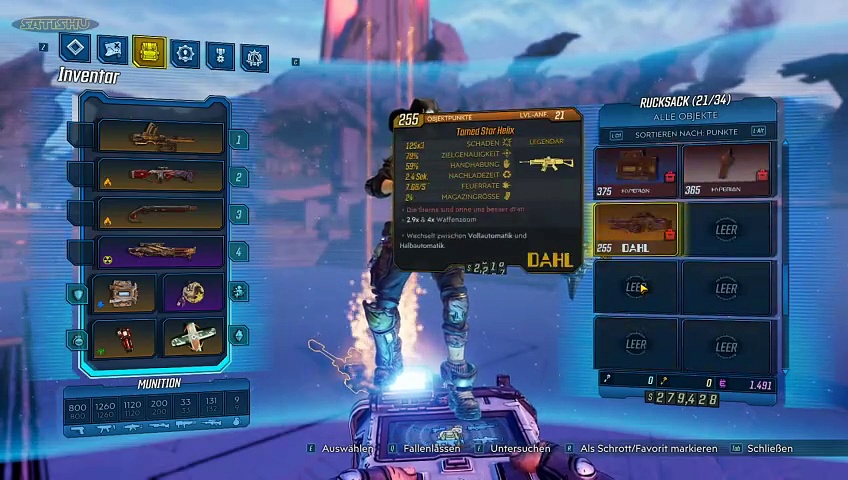The width and height of the screenshot is (848, 480).
Task: Open the last tab with spiked emblem
Action: click(254, 57)
